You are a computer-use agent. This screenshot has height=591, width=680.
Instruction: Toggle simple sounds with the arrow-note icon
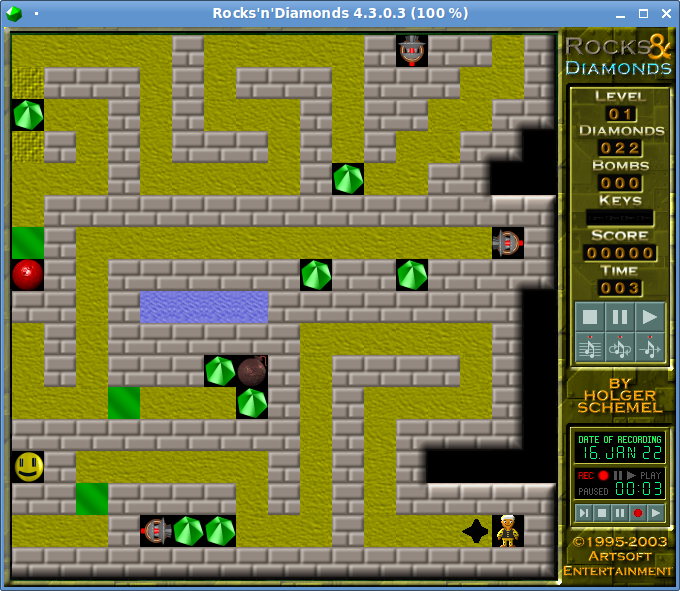pos(650,347)
